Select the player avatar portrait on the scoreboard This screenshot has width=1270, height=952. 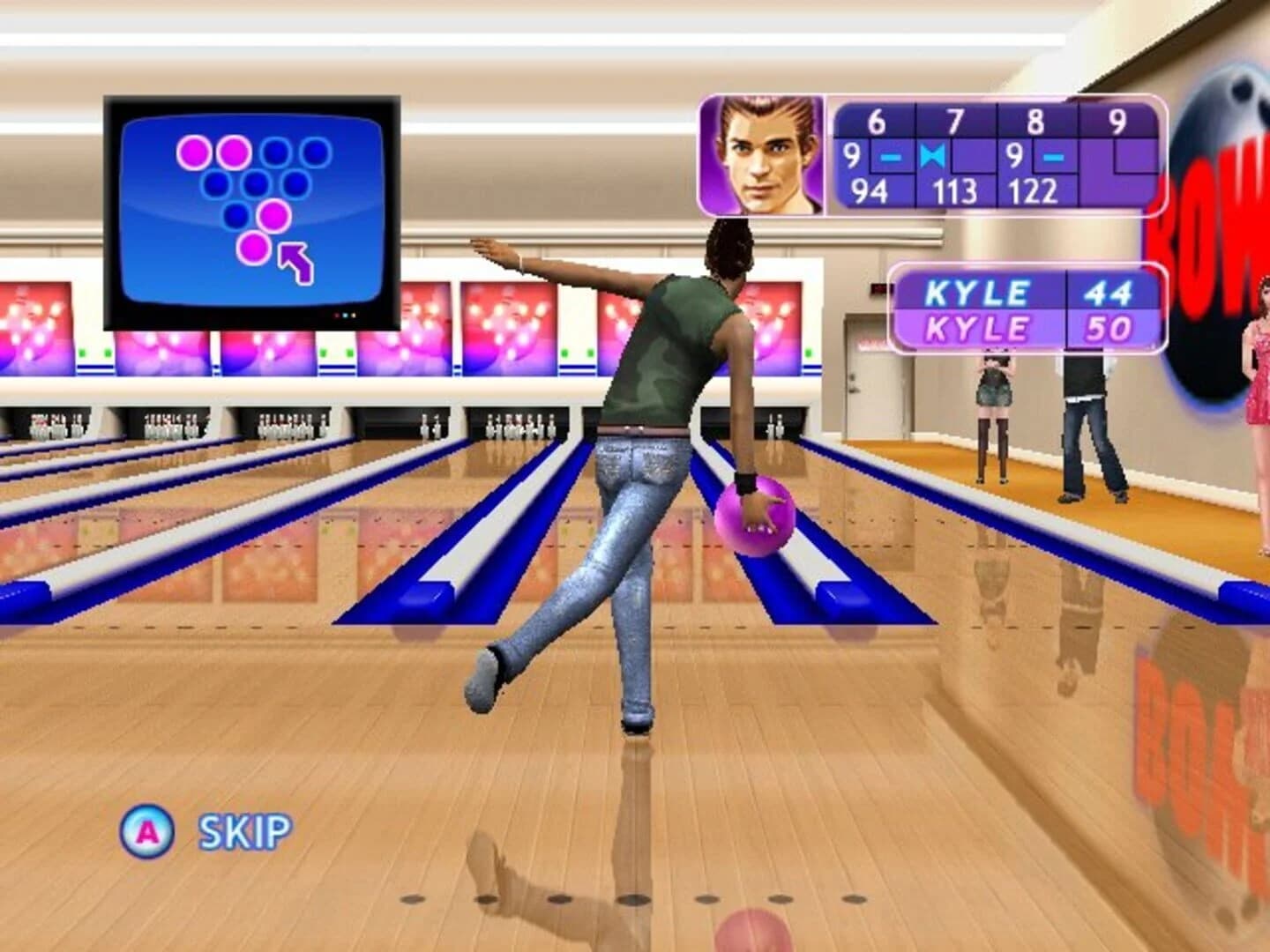pyautogui.click(x=763, y=152)
